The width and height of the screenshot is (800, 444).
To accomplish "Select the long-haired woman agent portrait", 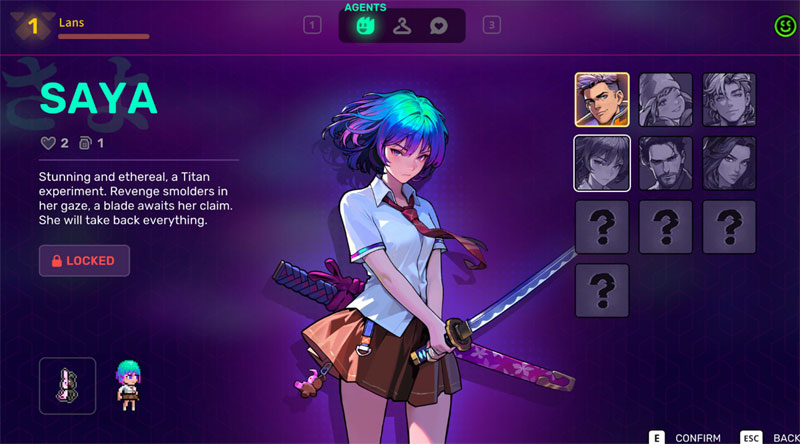I will pyautogui.click(x=729, y=163).
